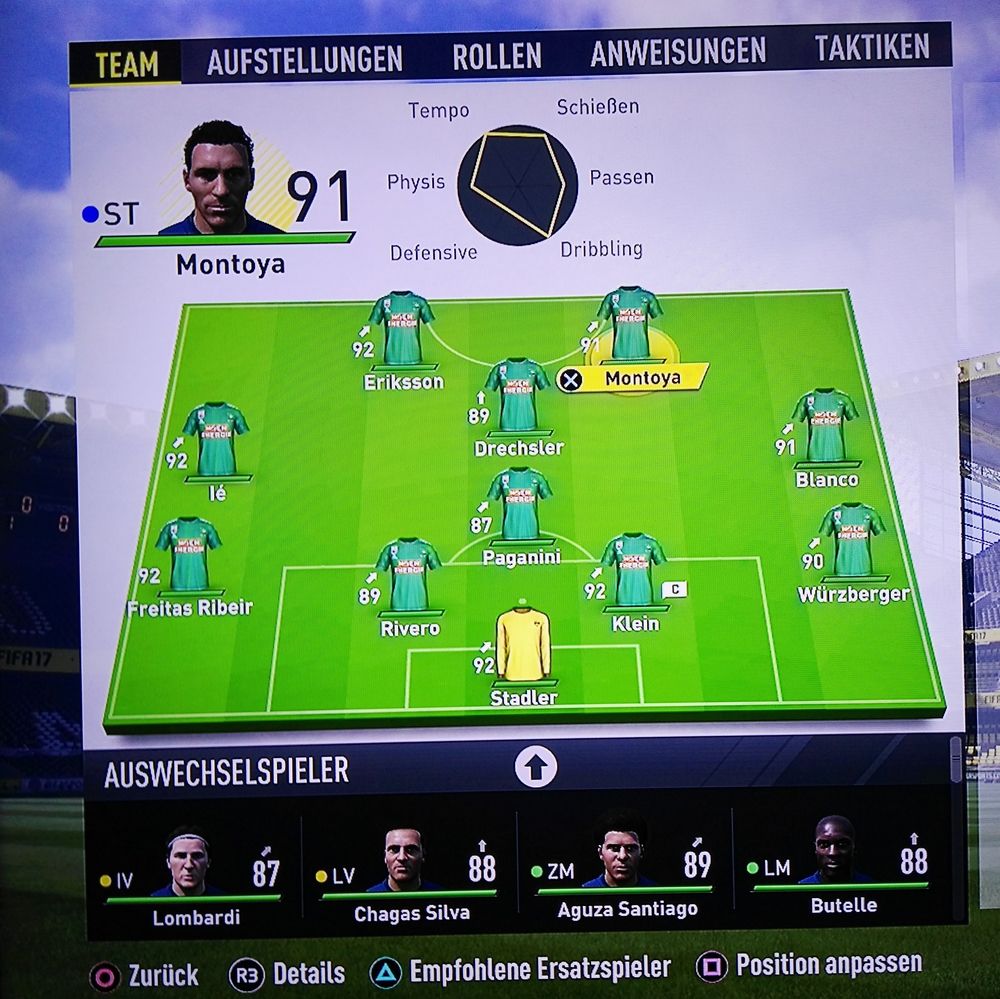Image resolution: width=1000 pixels, height=999 pixels.
Task: Open the Rollen tab
Action: [x=496, y=57]
